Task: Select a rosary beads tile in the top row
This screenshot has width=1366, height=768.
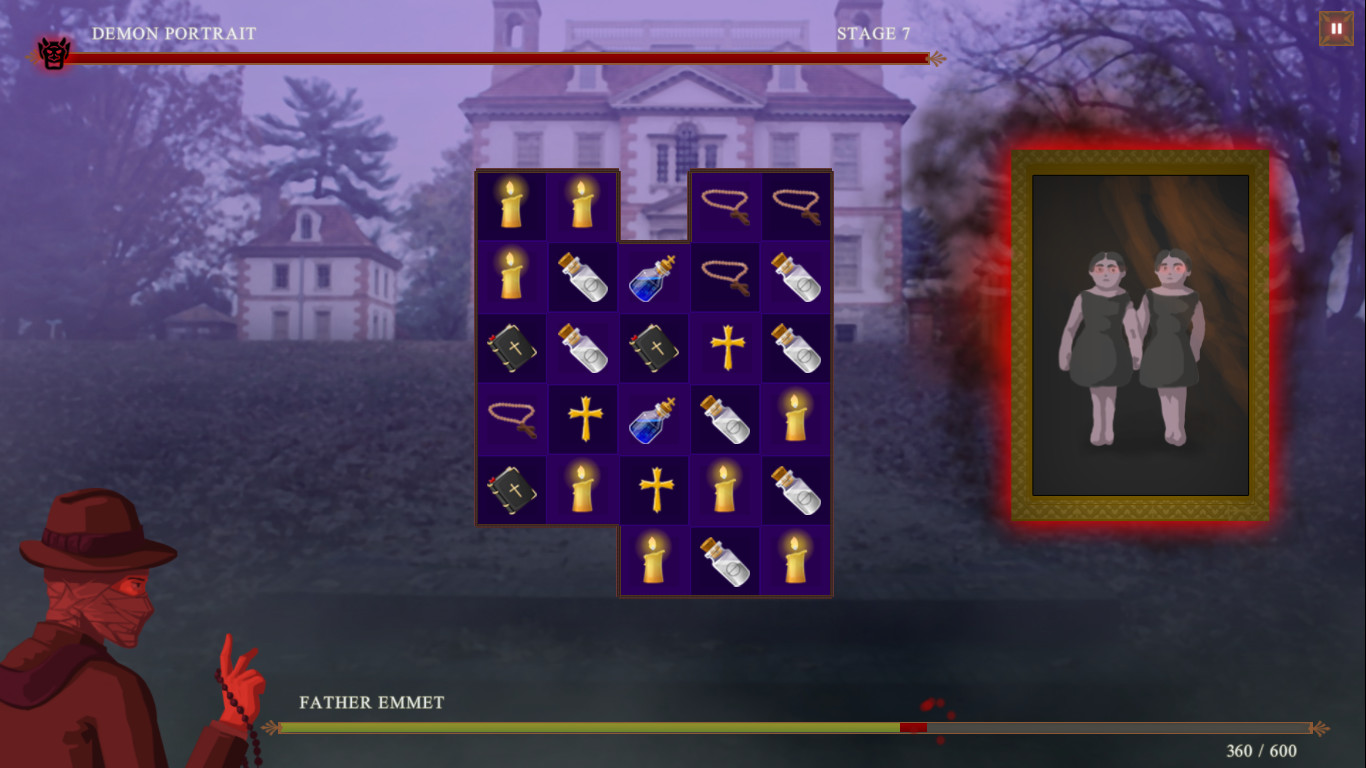Action: [x=725, y=204]
